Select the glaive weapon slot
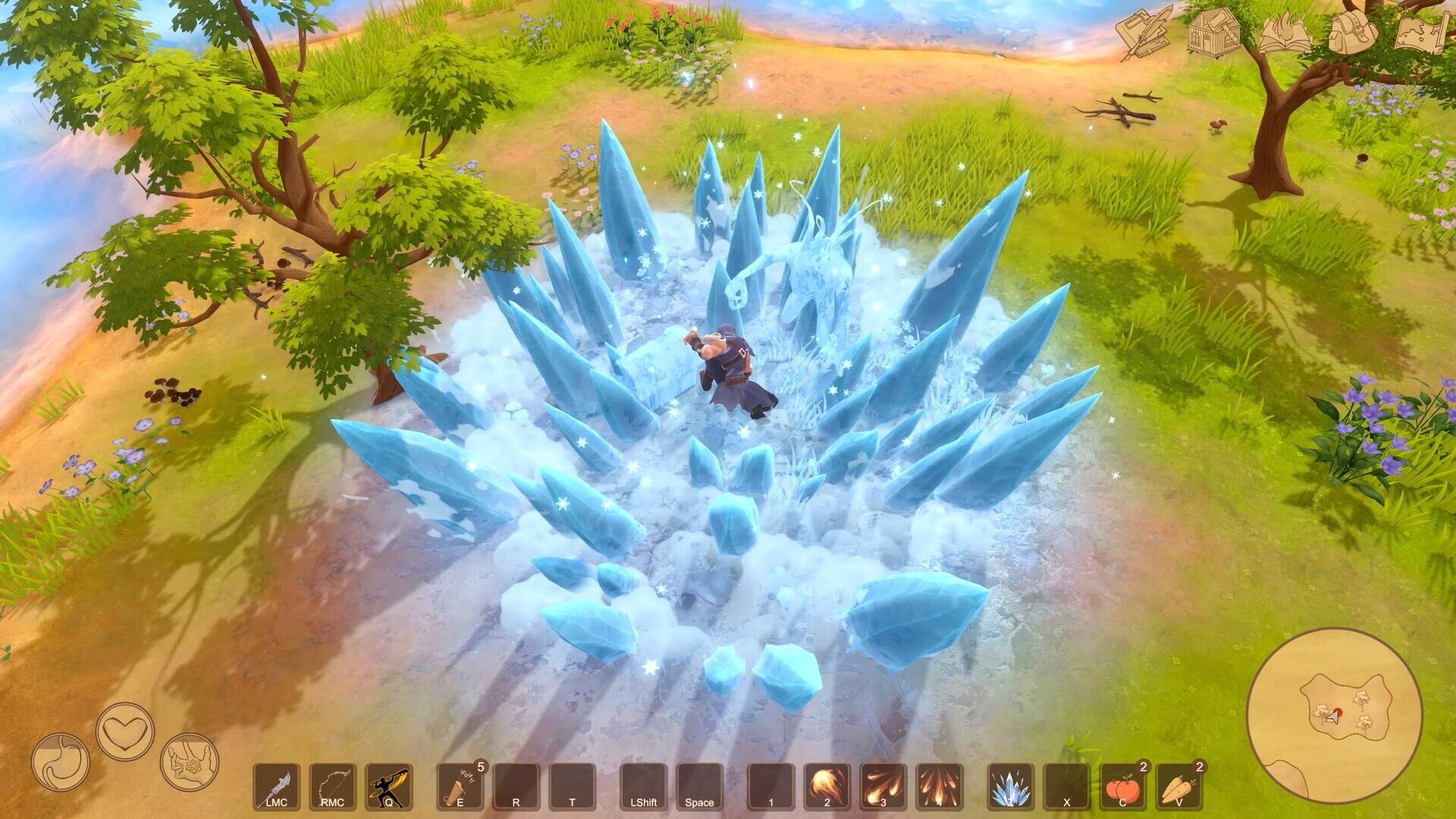The image size is (1456, 819). coord(276,786)
